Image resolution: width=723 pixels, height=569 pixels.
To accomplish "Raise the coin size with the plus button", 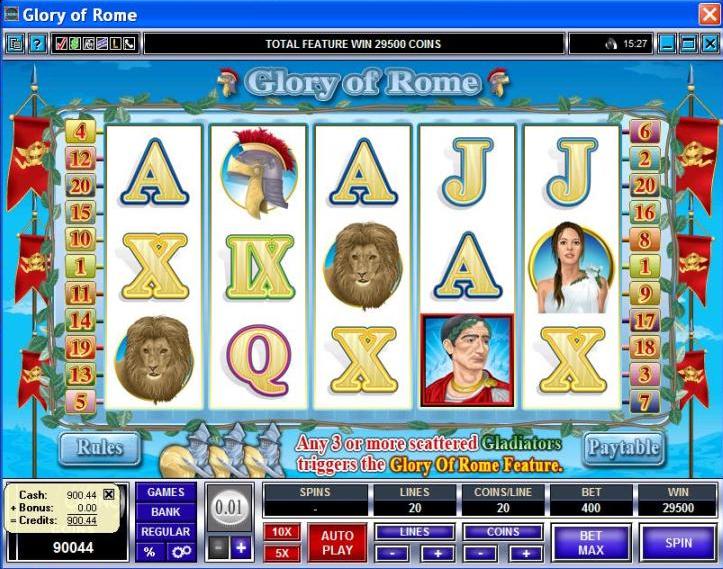I will click(240, 547).
